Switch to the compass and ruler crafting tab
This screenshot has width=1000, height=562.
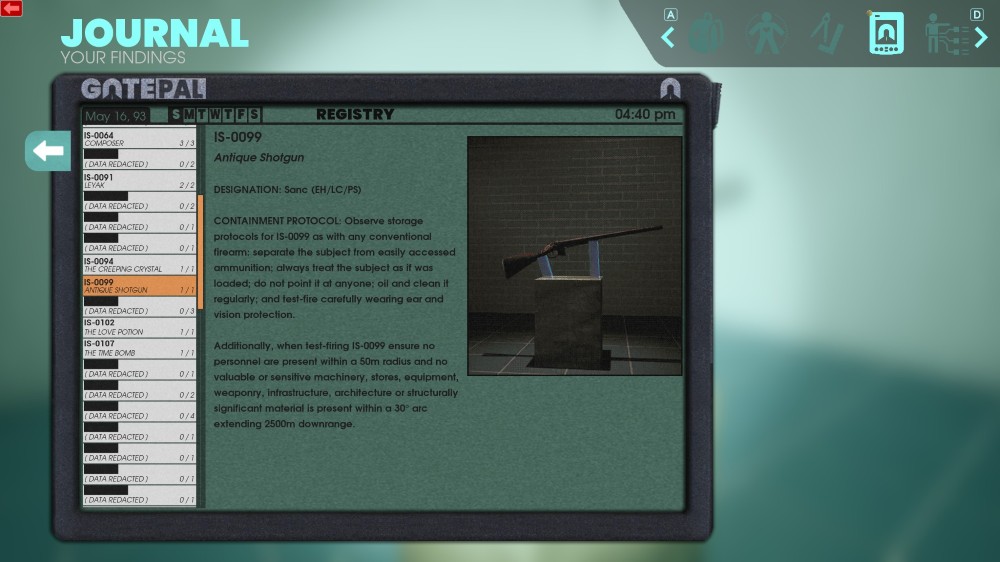(x=827, y=34)
